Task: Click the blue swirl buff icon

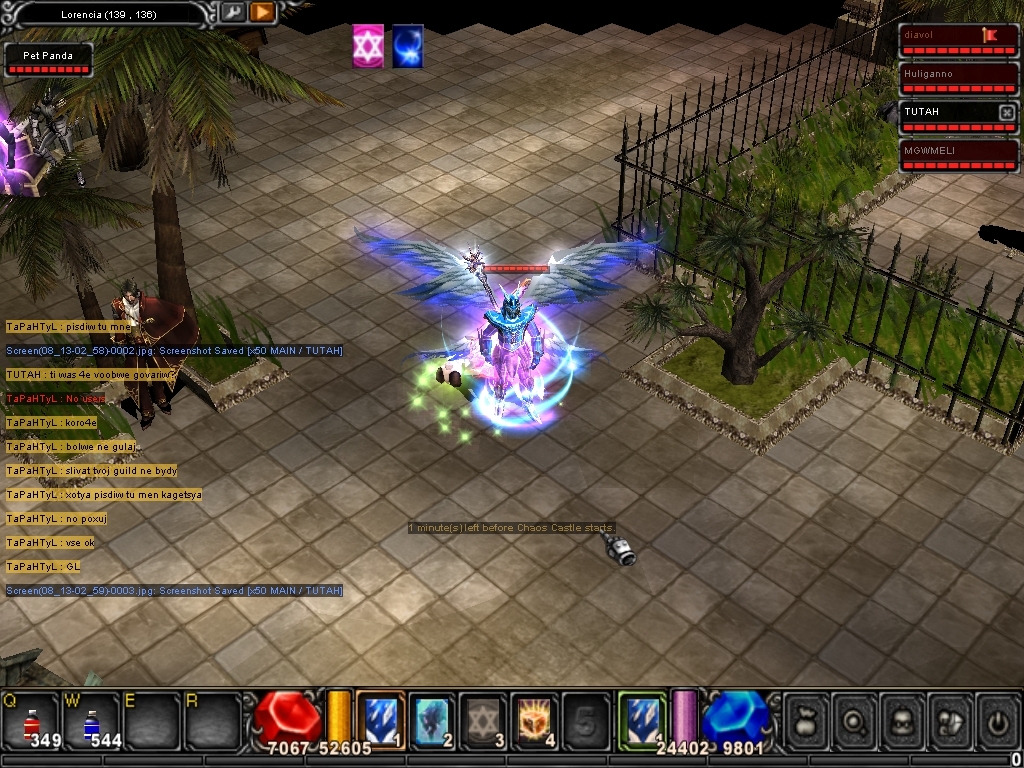Action: (x=407, y=47)
